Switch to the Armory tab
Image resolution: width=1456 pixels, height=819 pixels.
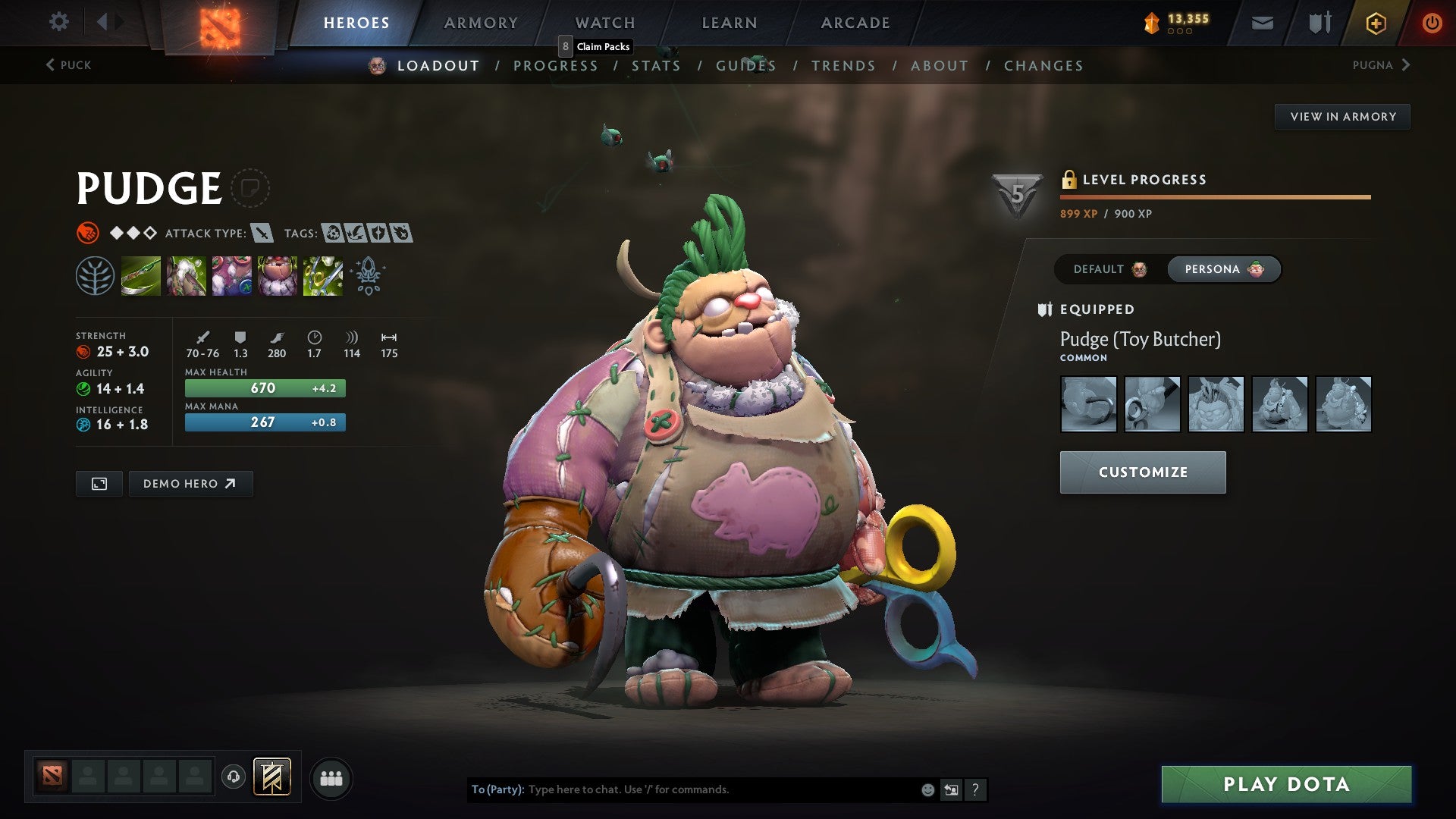point(481,23)
